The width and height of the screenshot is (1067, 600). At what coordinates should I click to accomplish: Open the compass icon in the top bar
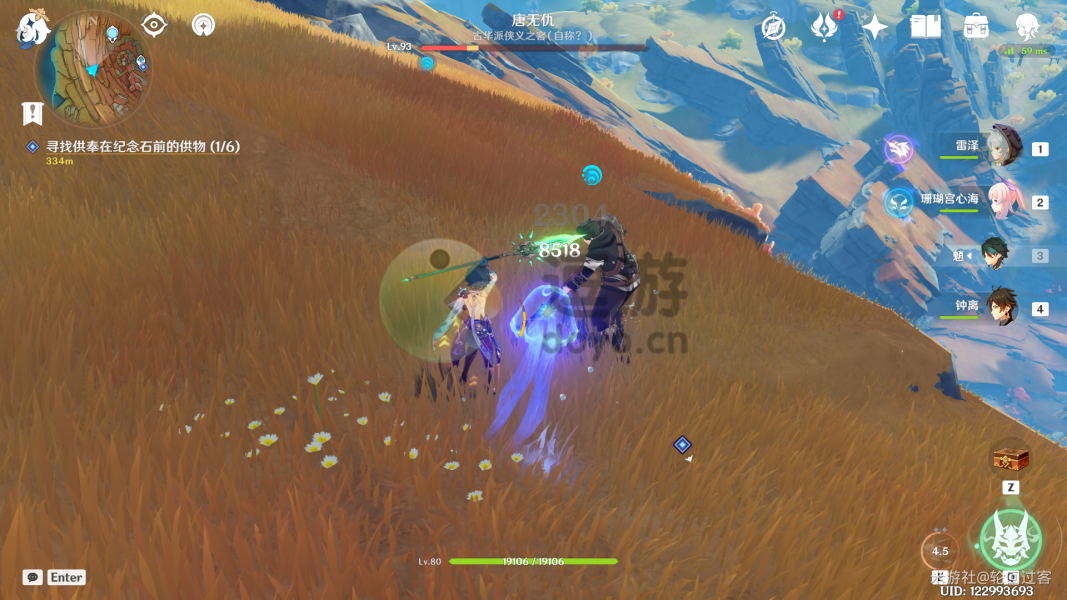coord(773,27)
